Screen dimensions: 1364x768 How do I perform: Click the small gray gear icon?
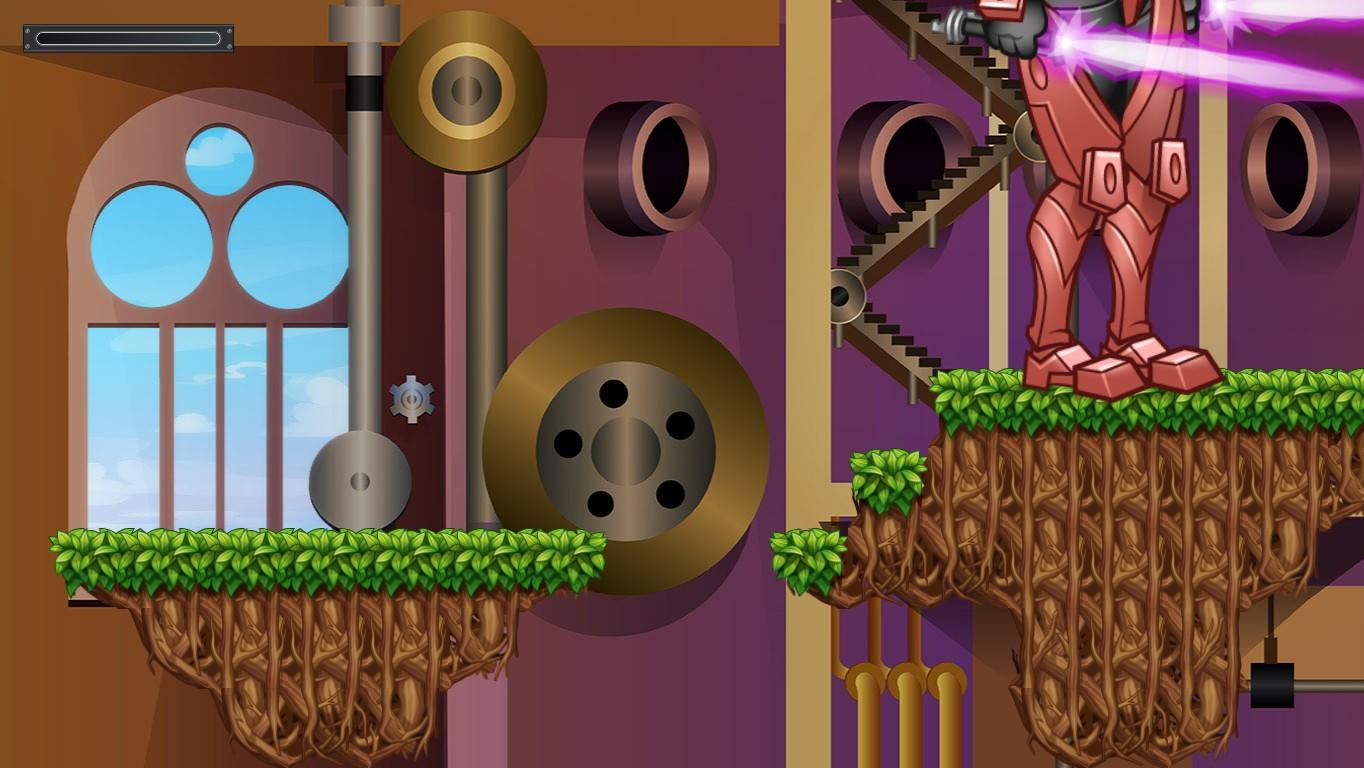[411, 398]
